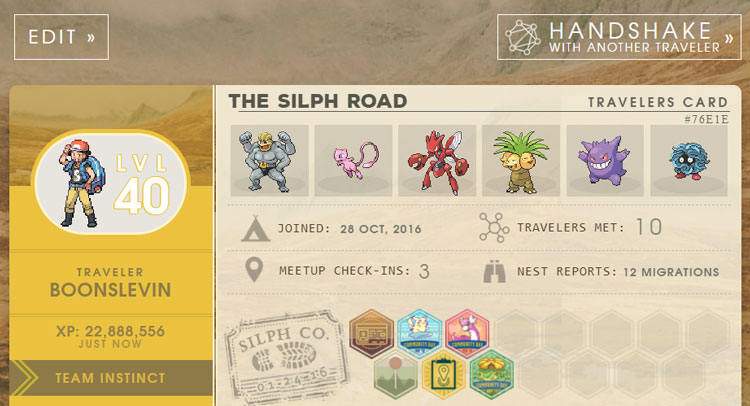Viewport: 750px width, 406px height.
Task: Open the brown travelers card badge
Action: click(371, 331)
